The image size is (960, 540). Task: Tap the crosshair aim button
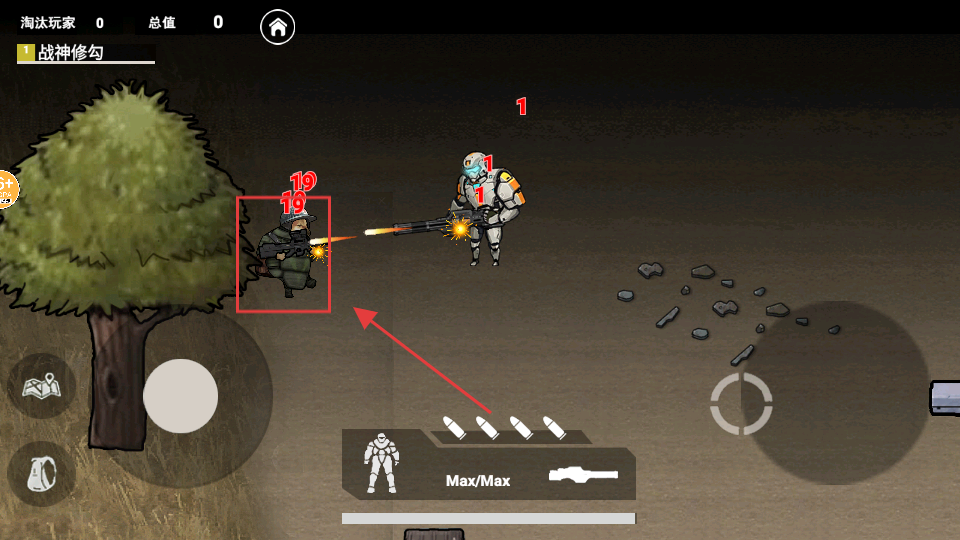tap(741, 404)
